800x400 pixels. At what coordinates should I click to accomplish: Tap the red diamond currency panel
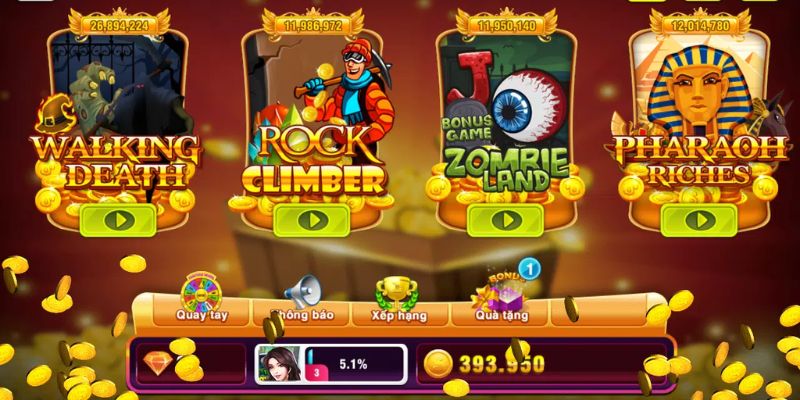point(190,363)
